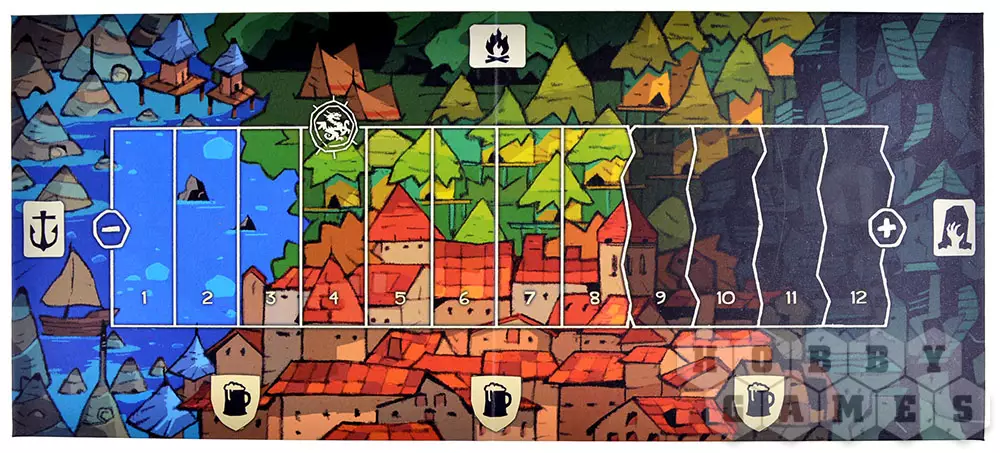Select track space number 2

(x=207, y=226)
